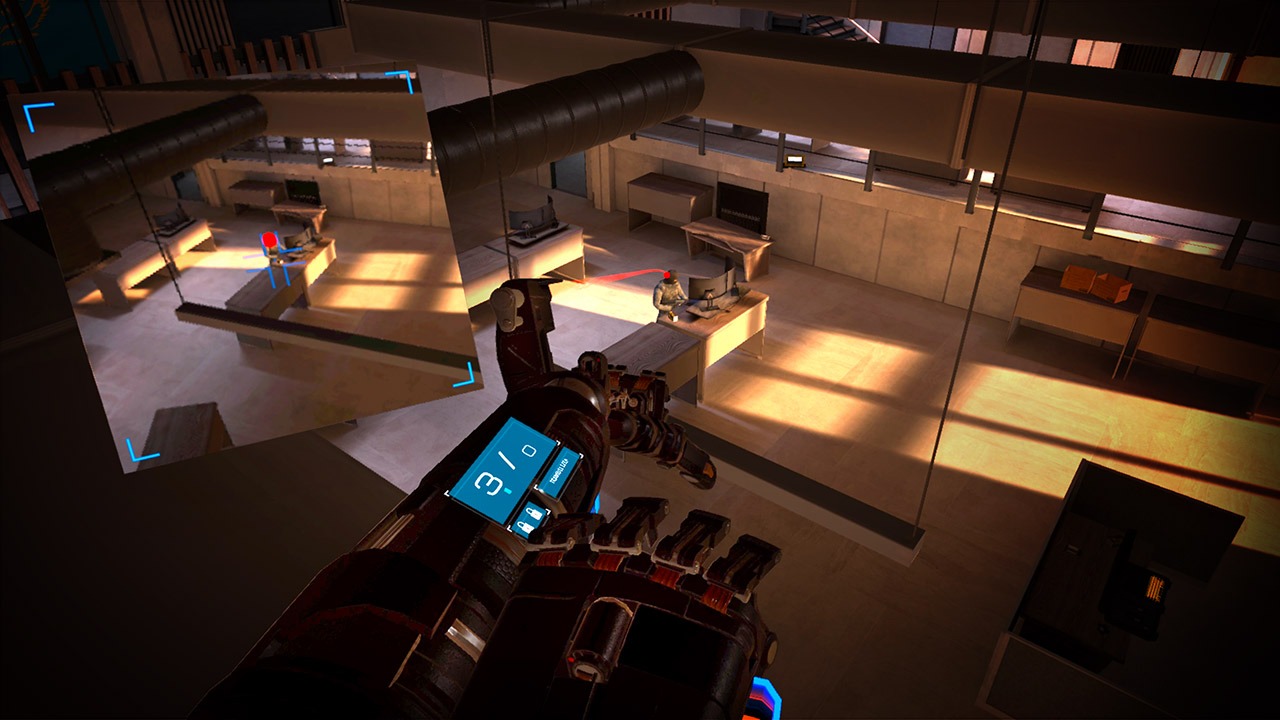Screen dimensions: 1280x720
Task: Collapse the wrist info panel with the rotated label
Action: click(560, 472)
